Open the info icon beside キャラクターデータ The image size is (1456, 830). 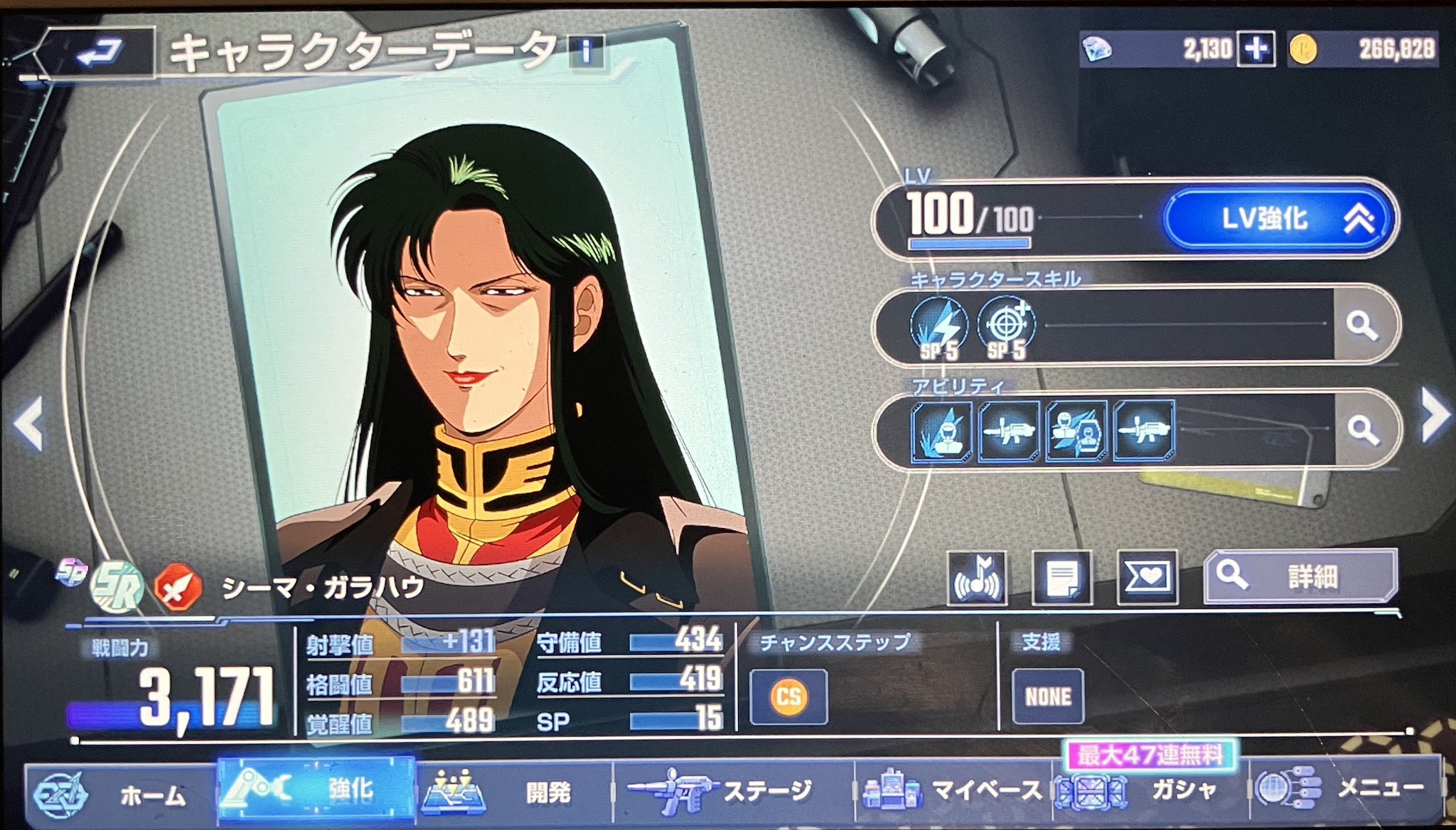pos(587,50)
